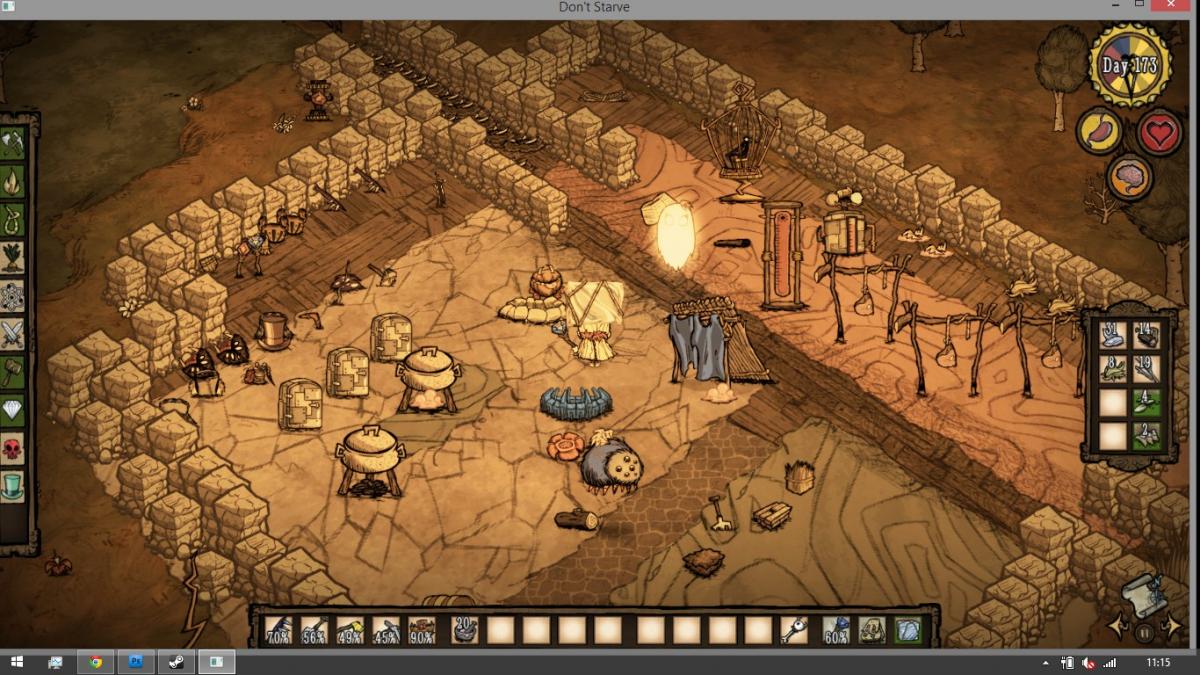Click the equipped backpack slot
The image size is (1200, 675).
pyautogui.click(x=872, y=630)
